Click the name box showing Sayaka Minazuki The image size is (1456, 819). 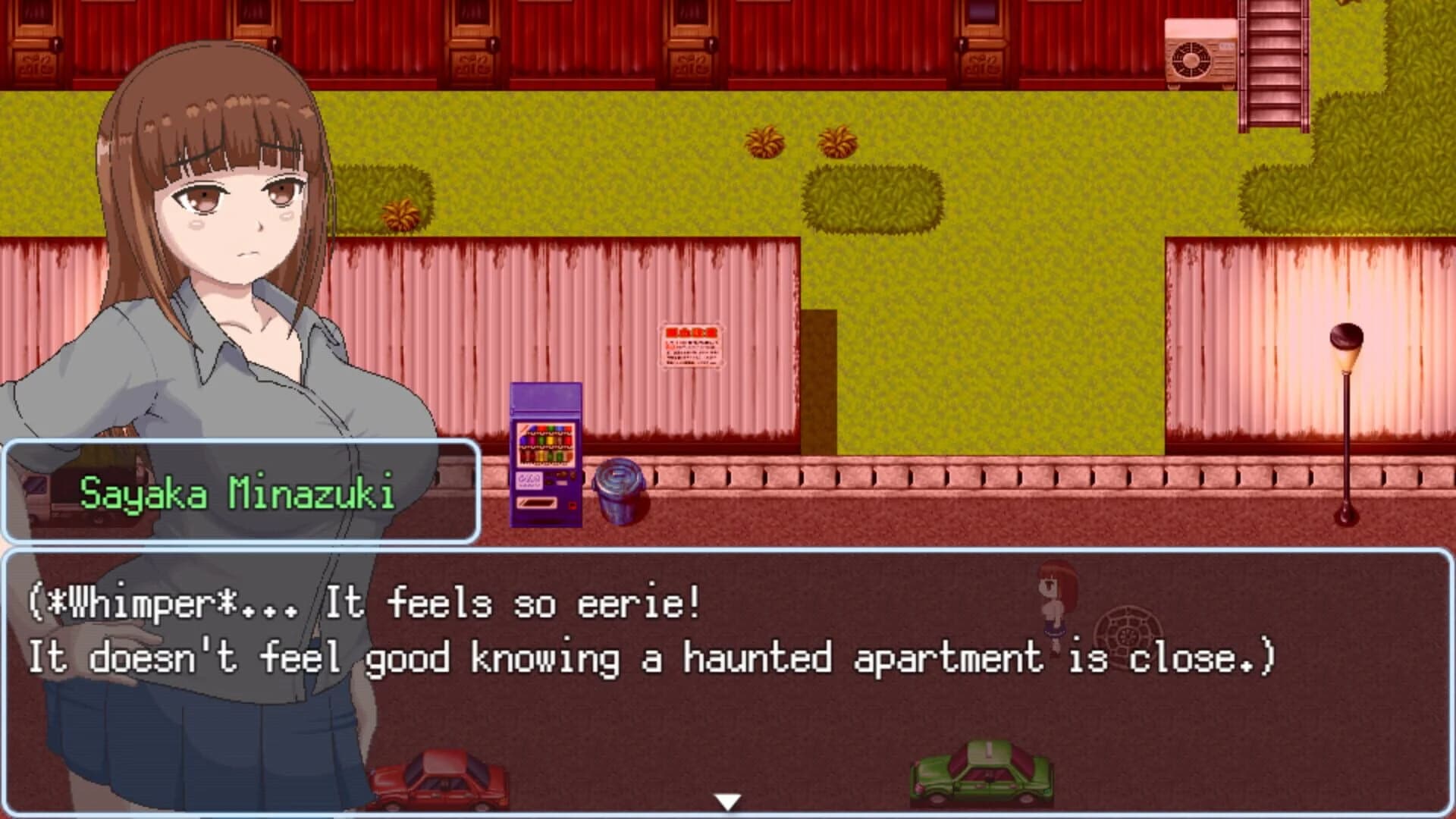(x=243, y=493)
